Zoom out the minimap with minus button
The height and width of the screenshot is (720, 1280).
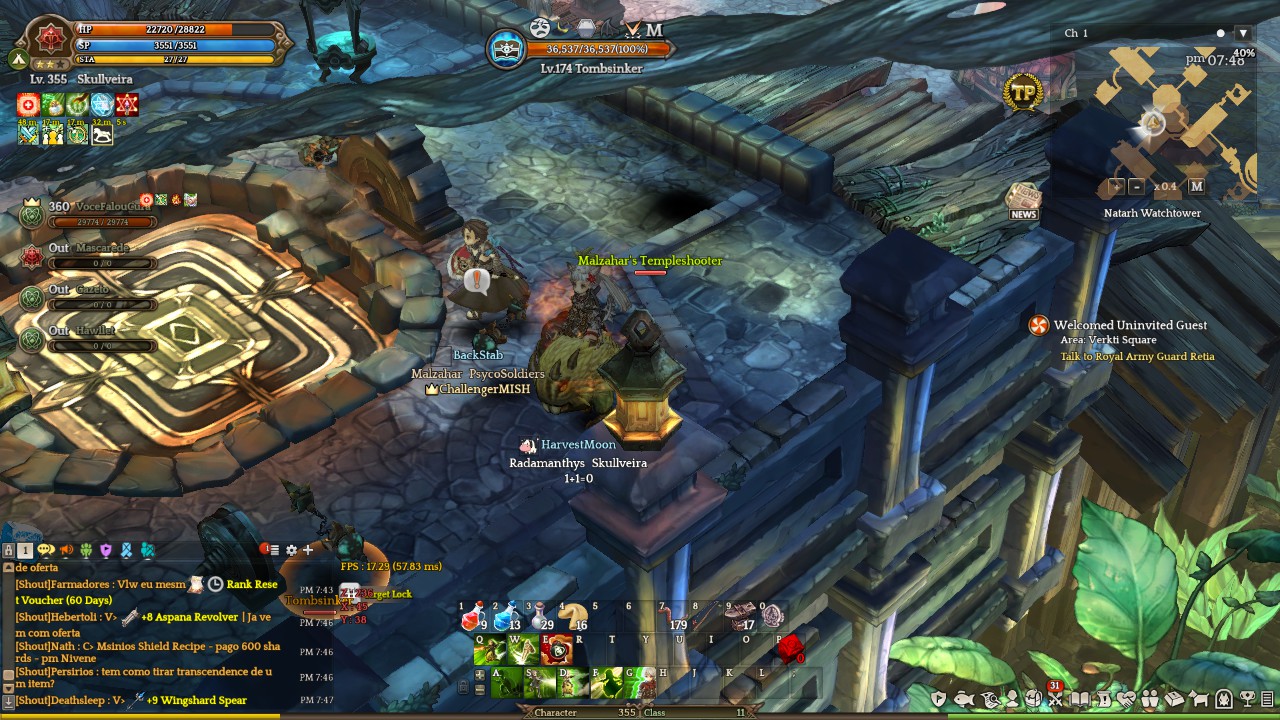1136,186
